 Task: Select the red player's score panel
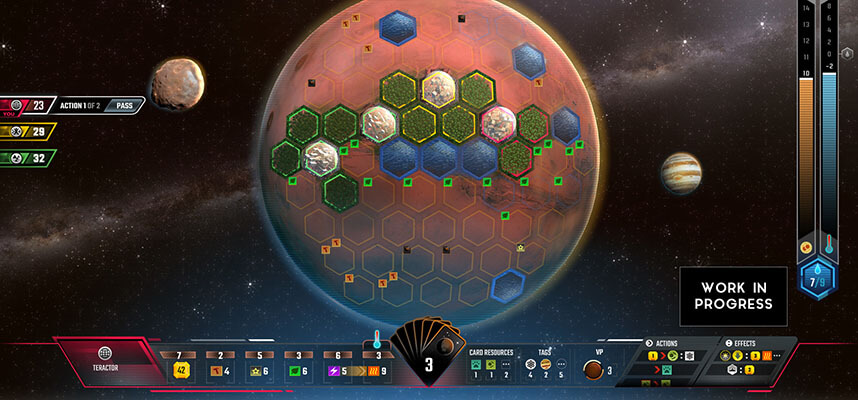pyautogui.click(x=28, y=105)
